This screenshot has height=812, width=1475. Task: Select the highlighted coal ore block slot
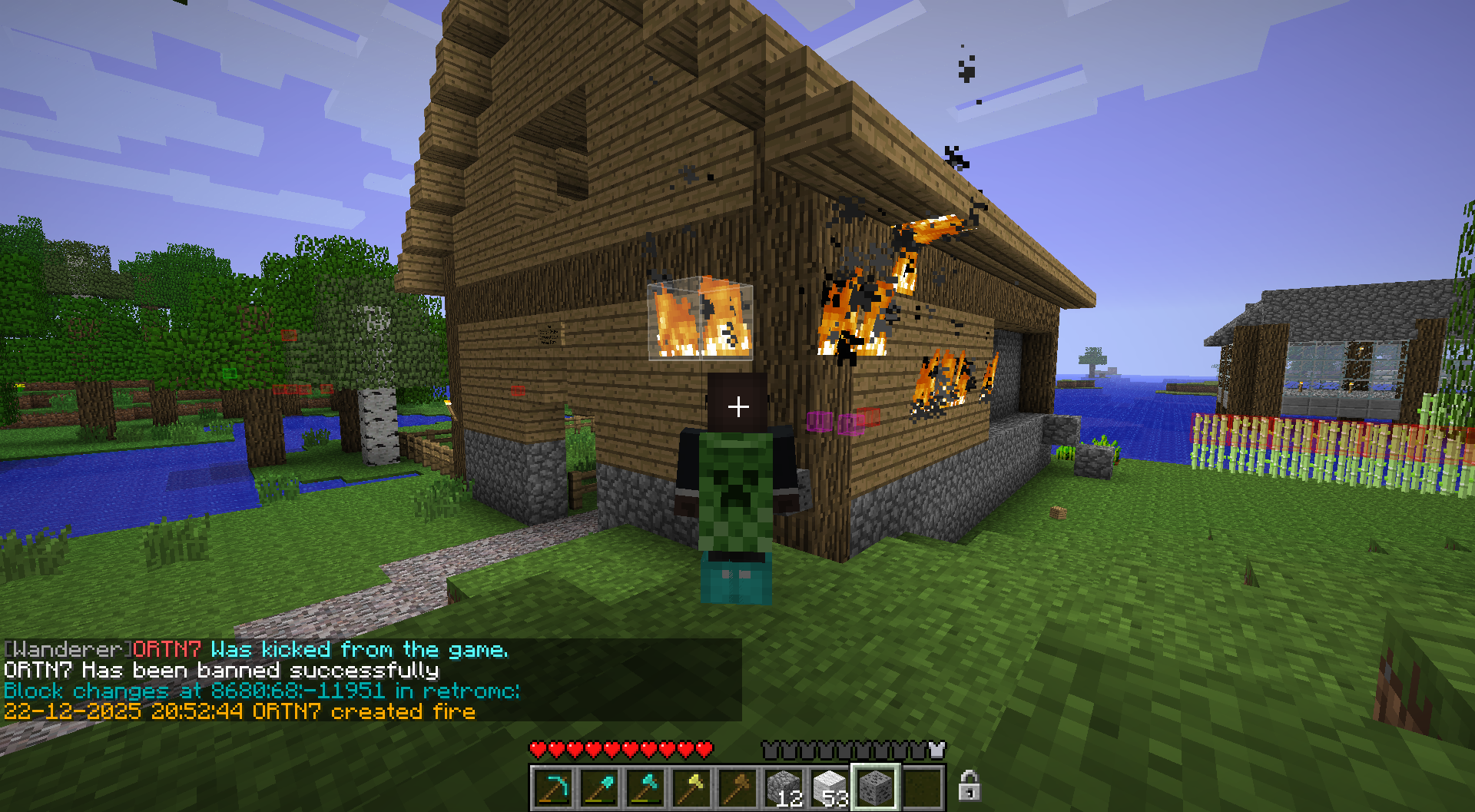point(876,787)
